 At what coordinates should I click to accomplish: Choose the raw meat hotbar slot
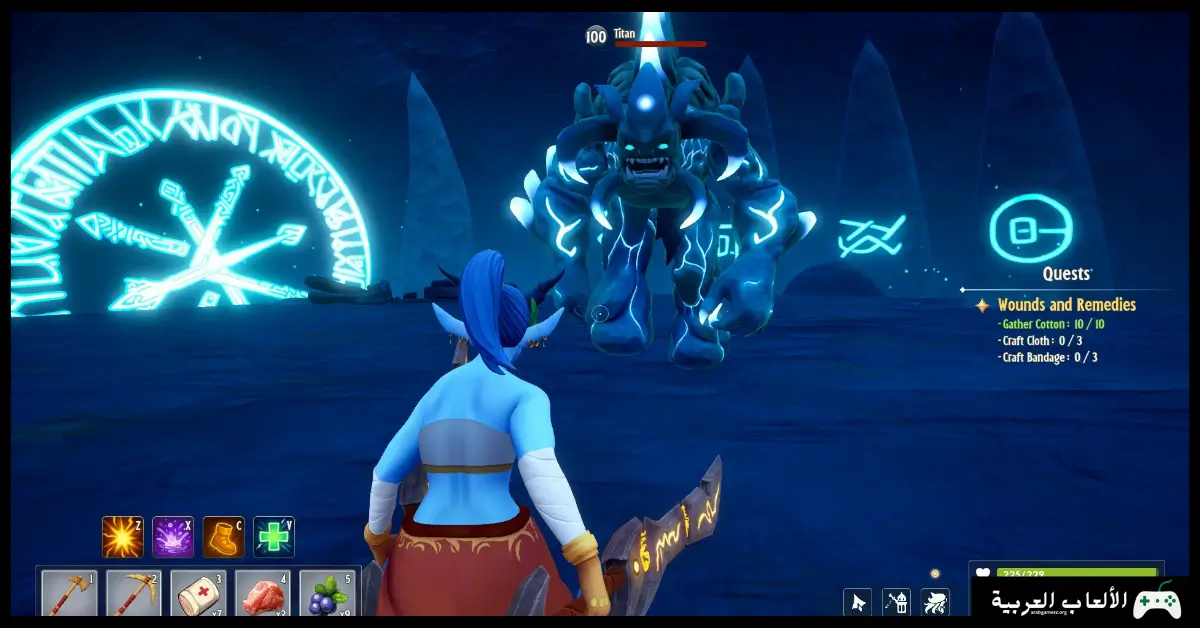261,596
